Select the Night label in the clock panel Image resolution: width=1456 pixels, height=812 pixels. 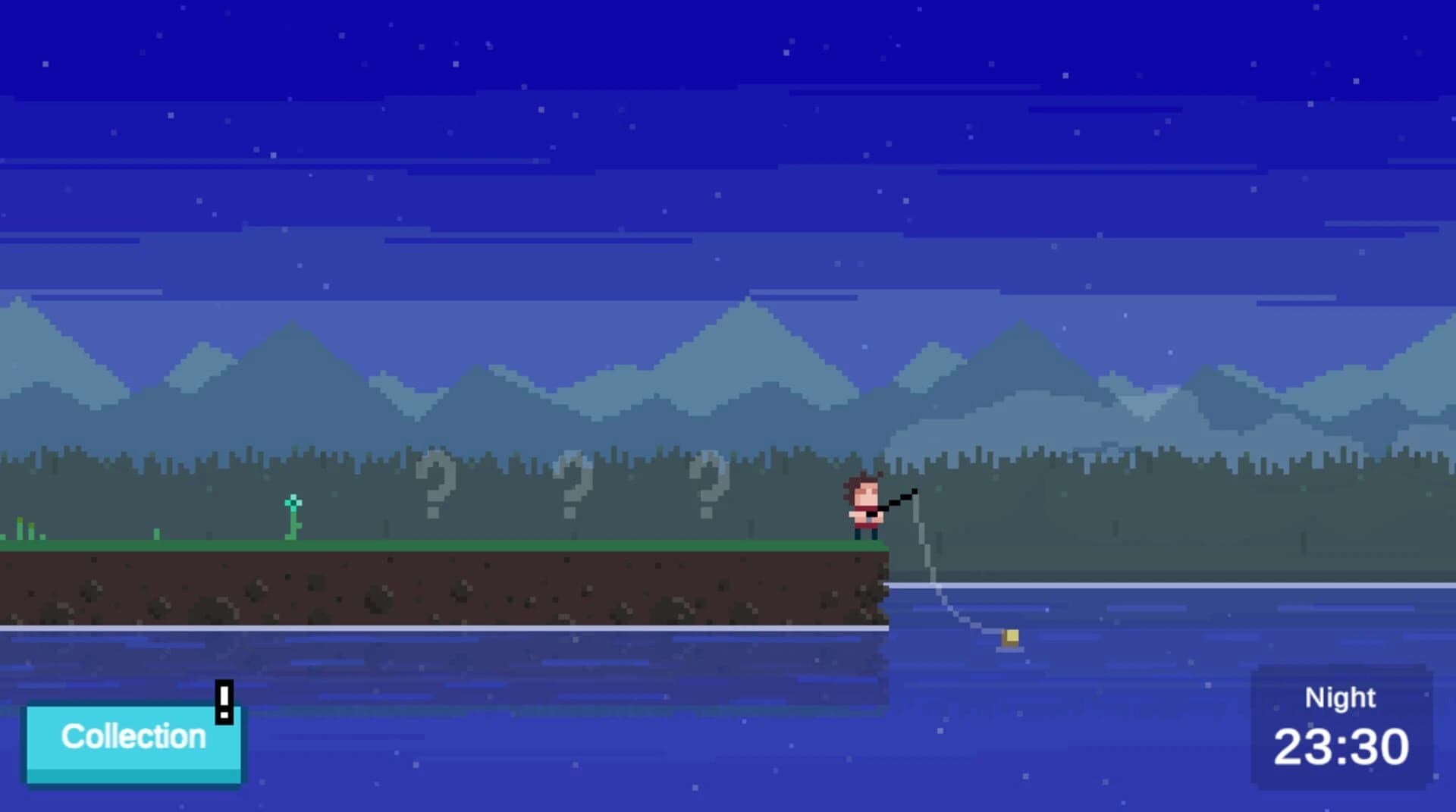click(1341, 697)
